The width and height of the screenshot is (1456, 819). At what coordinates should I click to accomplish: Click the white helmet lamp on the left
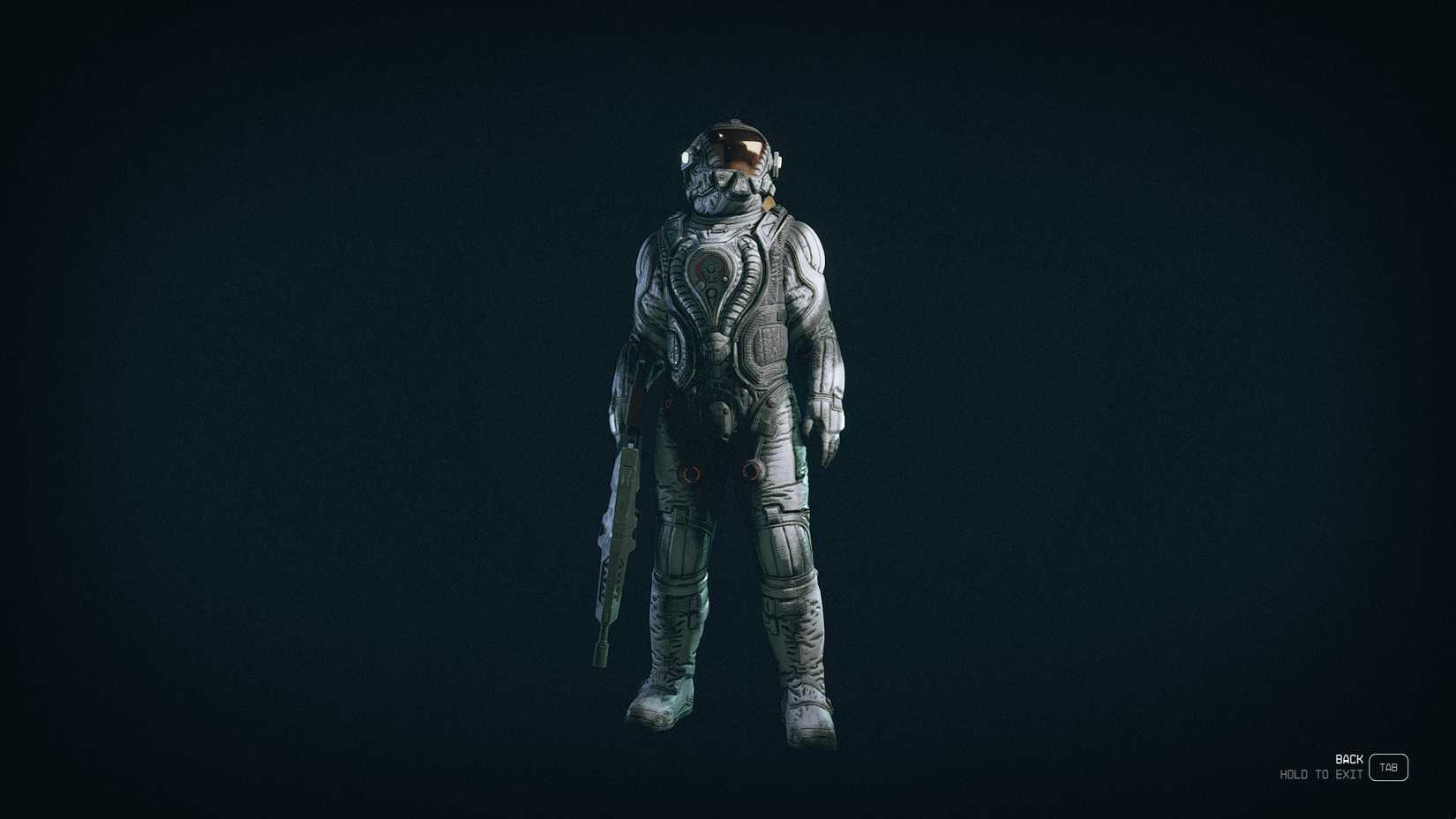pos(687,157)
